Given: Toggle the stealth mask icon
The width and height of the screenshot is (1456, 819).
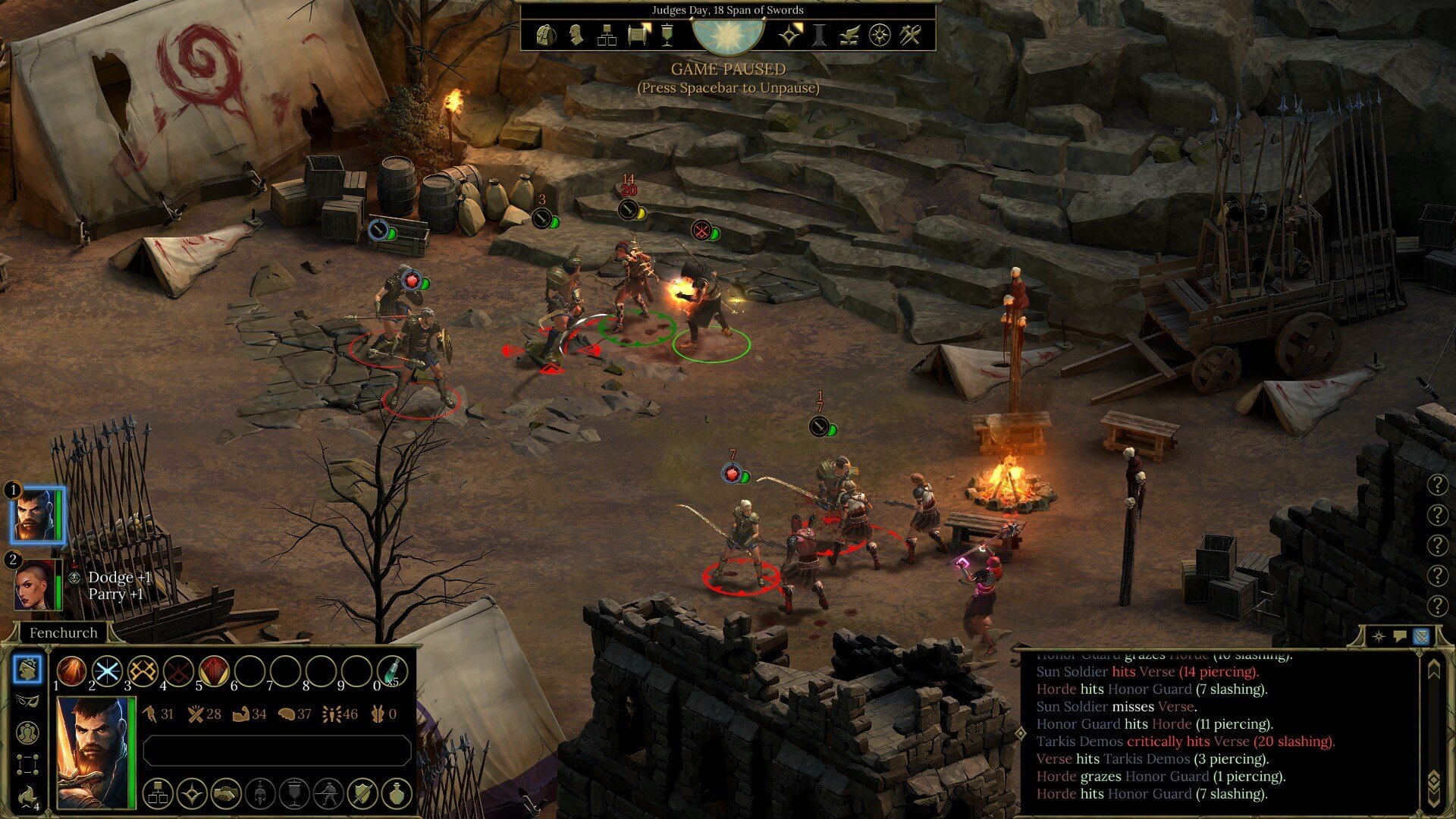Looking at the screenshot, I should pyautogui.click(x=27, y=701).
